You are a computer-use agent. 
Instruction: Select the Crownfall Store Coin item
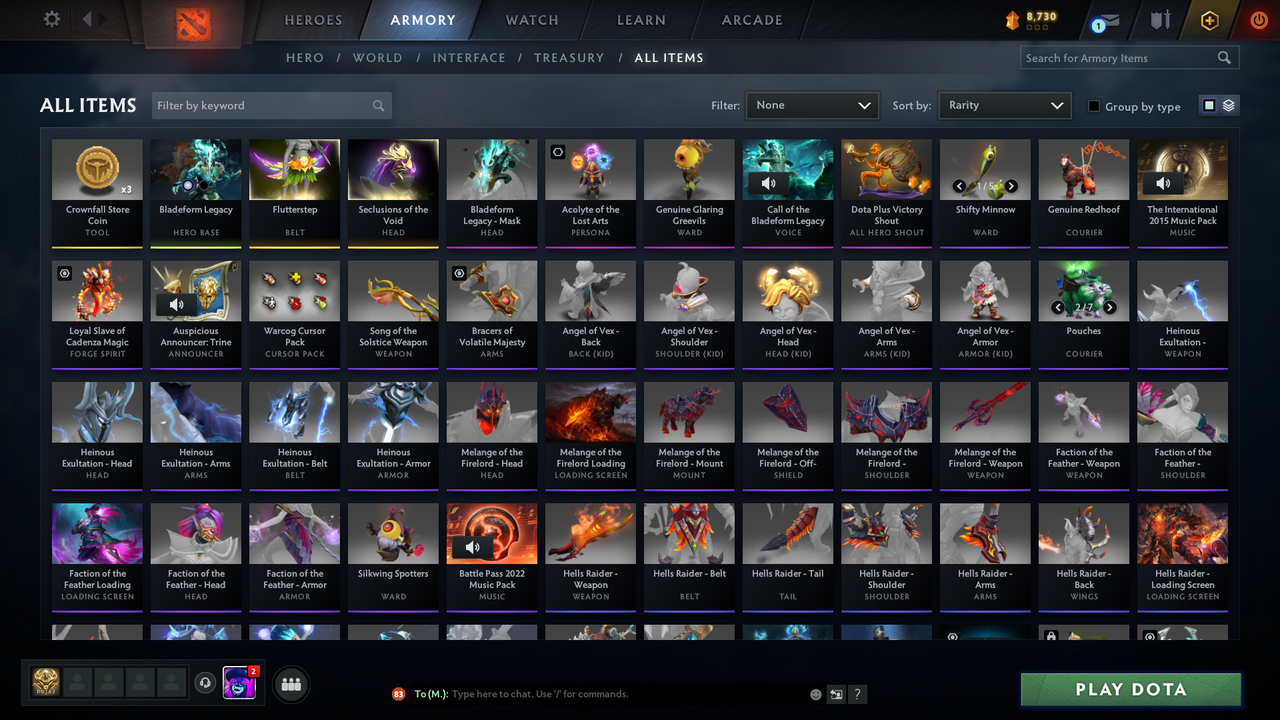pos(97,191)
